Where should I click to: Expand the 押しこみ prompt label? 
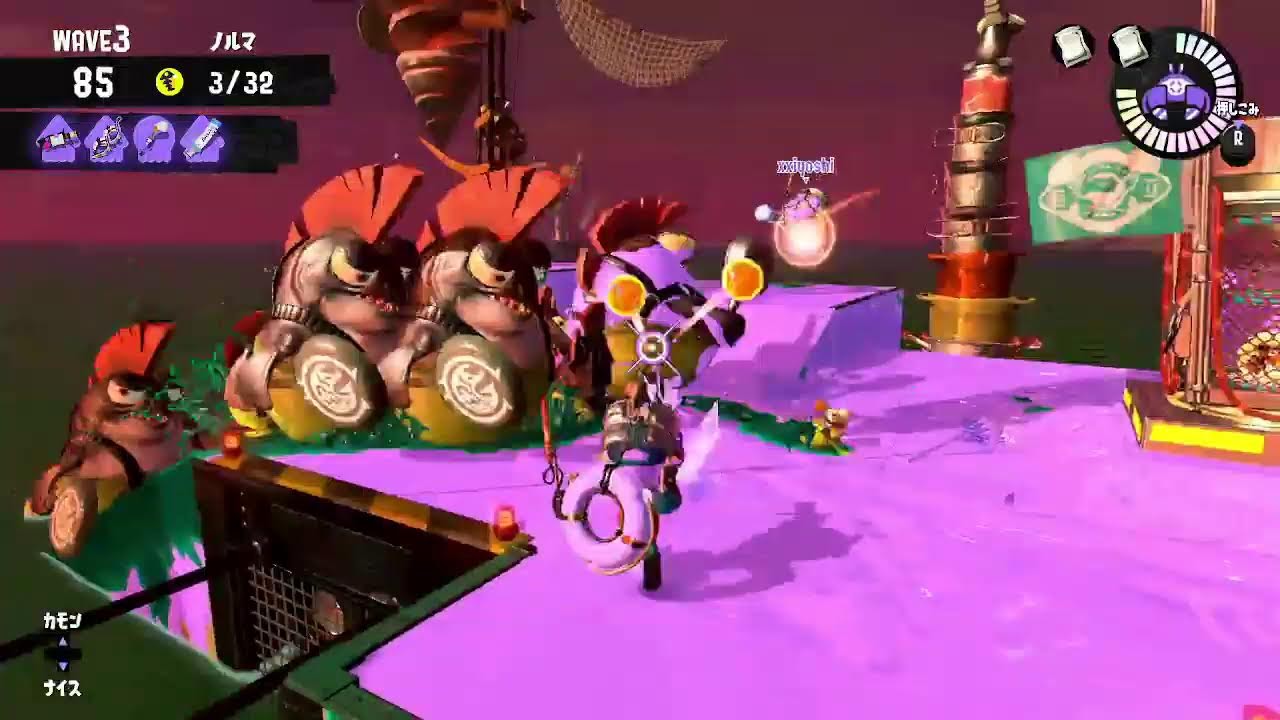point(1239,109)
